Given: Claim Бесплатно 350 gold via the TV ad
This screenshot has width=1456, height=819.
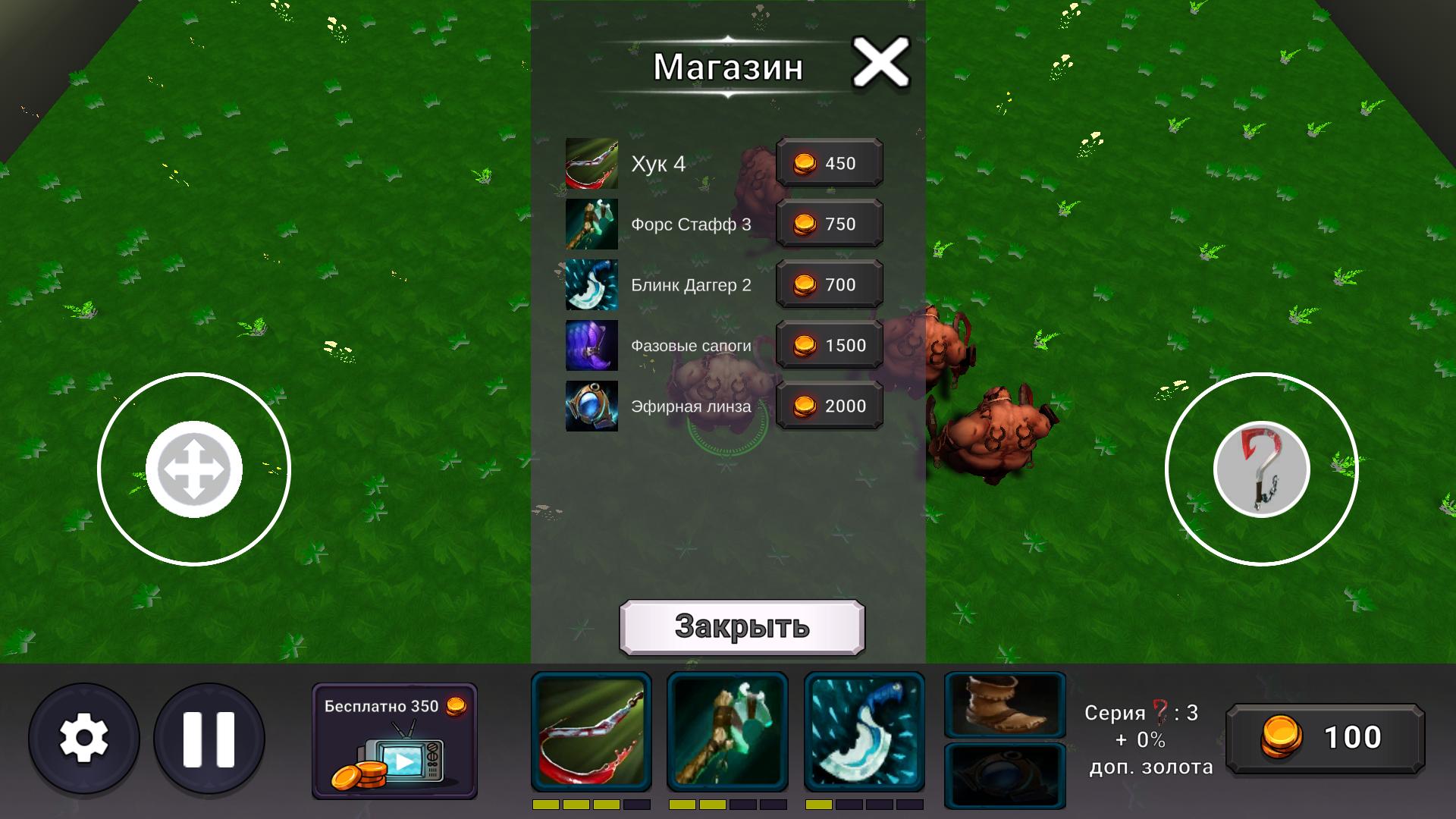Looking at the screenshot, I should click(395, 739).
